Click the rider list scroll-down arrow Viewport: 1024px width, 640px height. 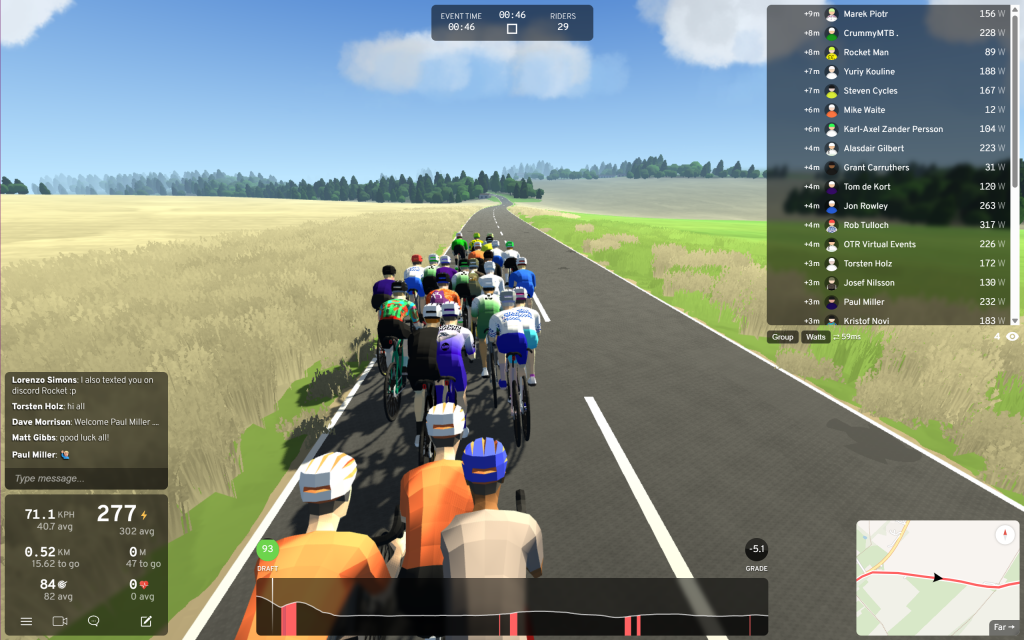coord(1015,320)
